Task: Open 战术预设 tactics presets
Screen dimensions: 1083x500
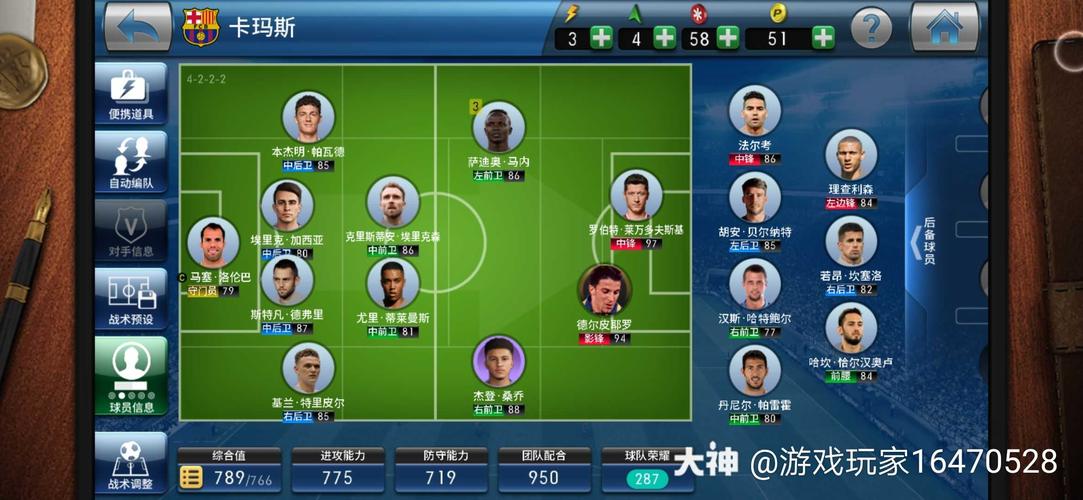Action: coord(131,299)
